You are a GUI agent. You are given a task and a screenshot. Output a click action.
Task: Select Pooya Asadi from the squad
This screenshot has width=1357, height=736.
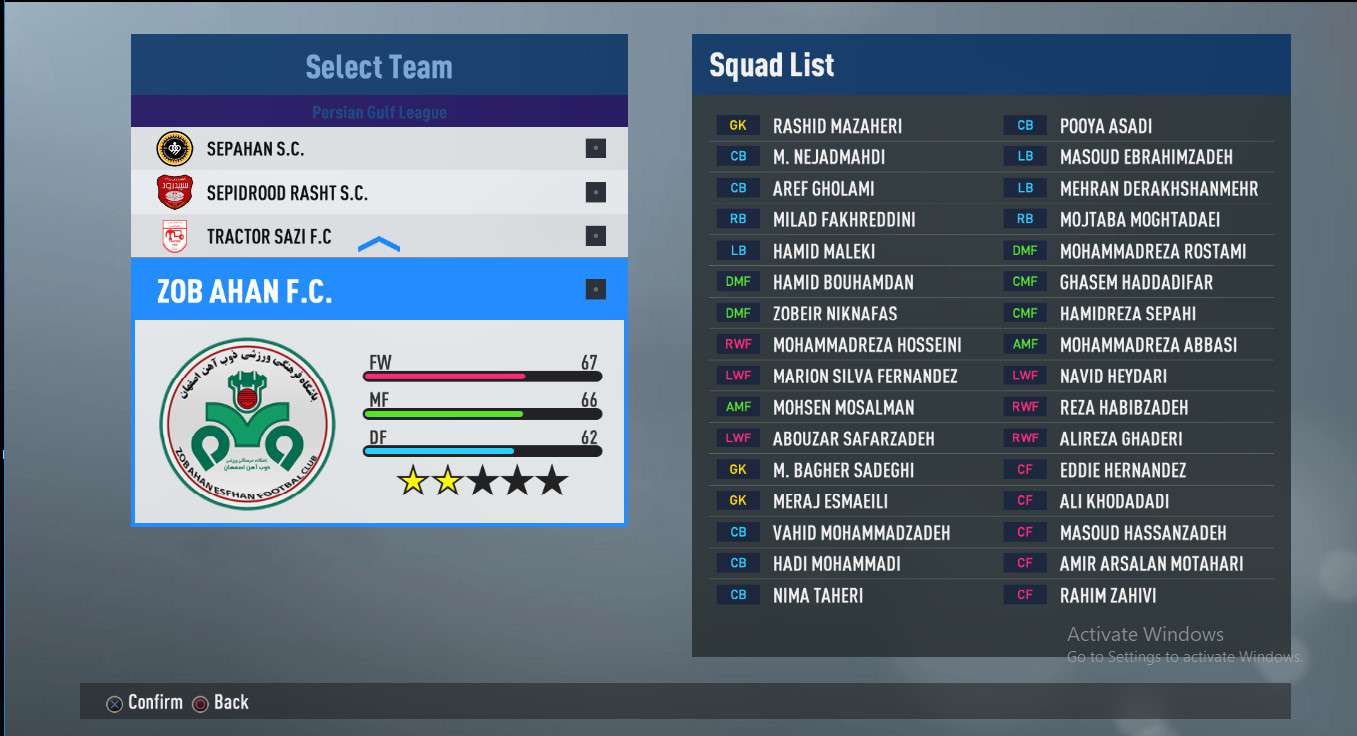[x=1105, y=126]
